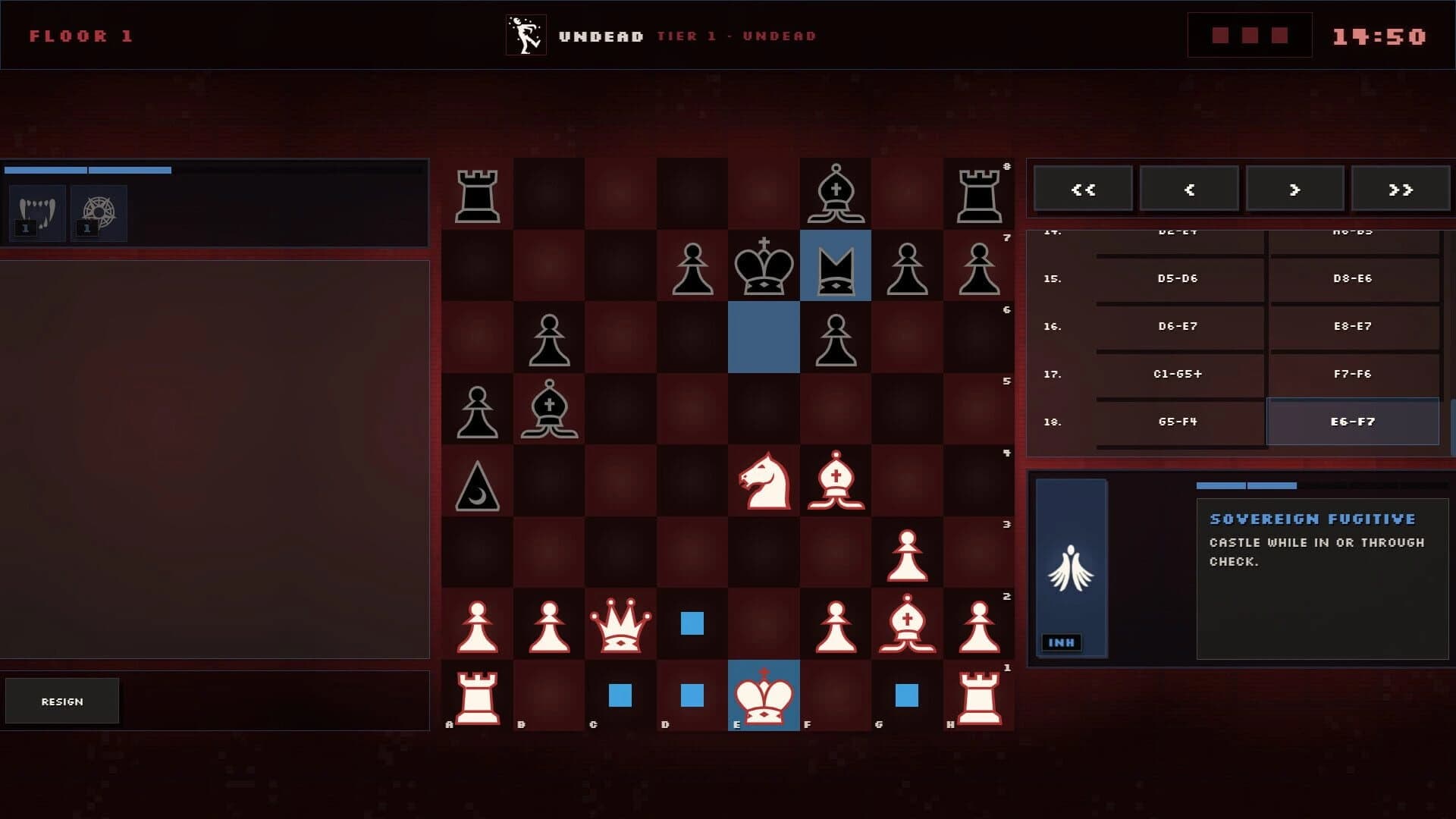The image size is (1456, 819).
Task: Select the crescent moon piece on A4
Action: [478, 482]
